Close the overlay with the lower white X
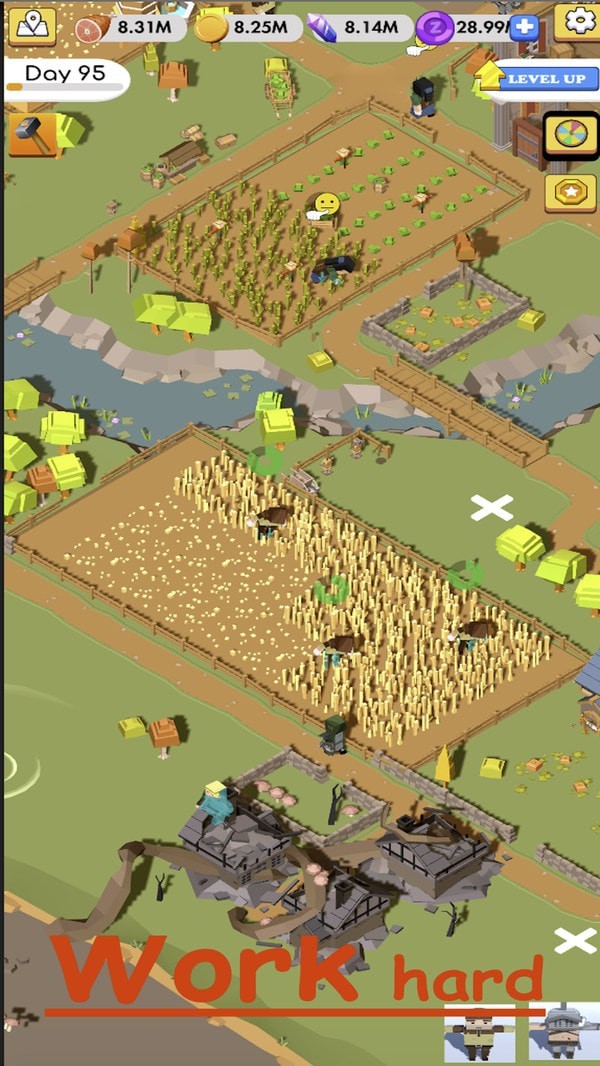This screenshot has width=600, height=1066. [x=575, y=940]
